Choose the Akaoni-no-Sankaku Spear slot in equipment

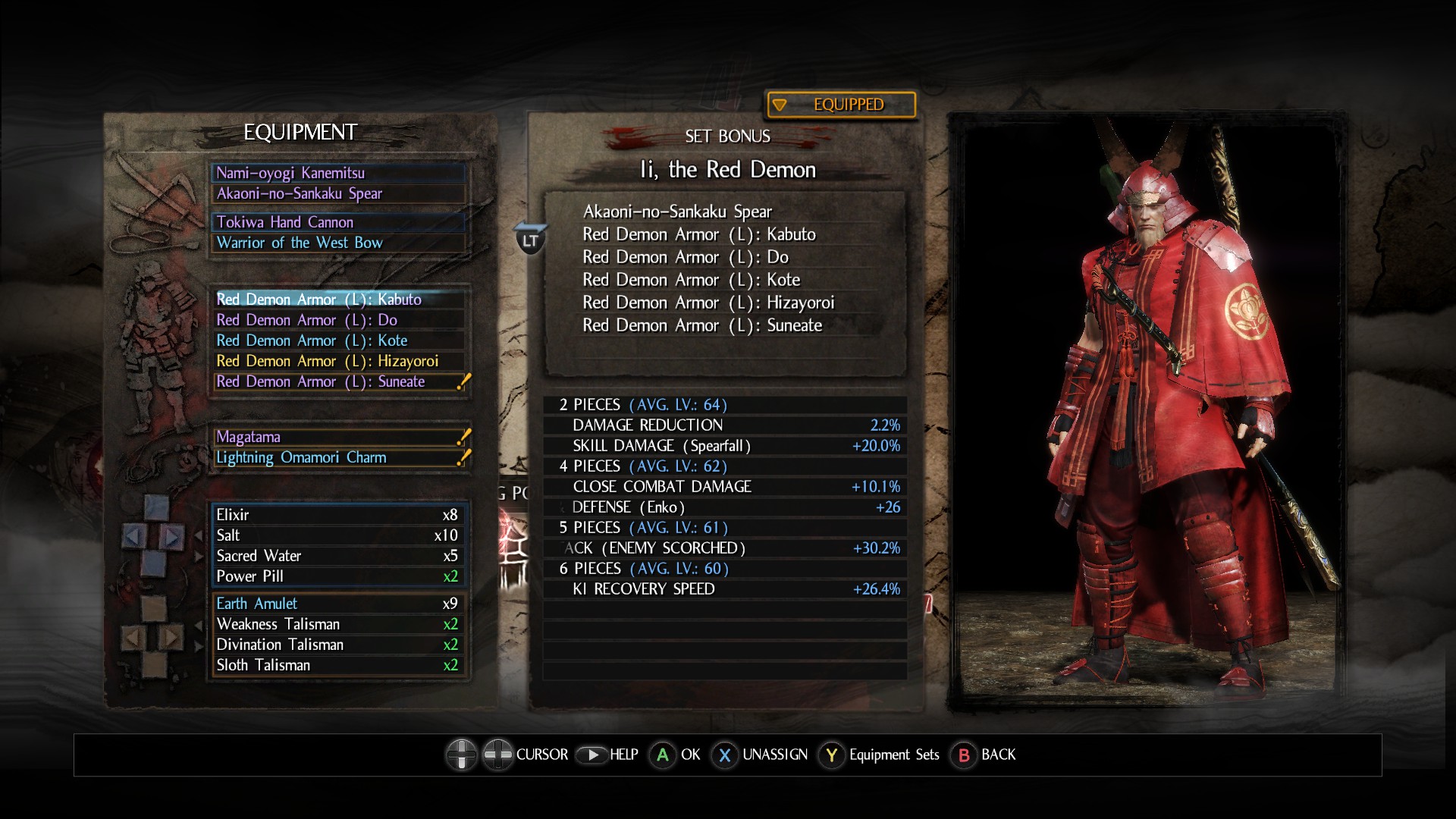click(x=338, y=193)
